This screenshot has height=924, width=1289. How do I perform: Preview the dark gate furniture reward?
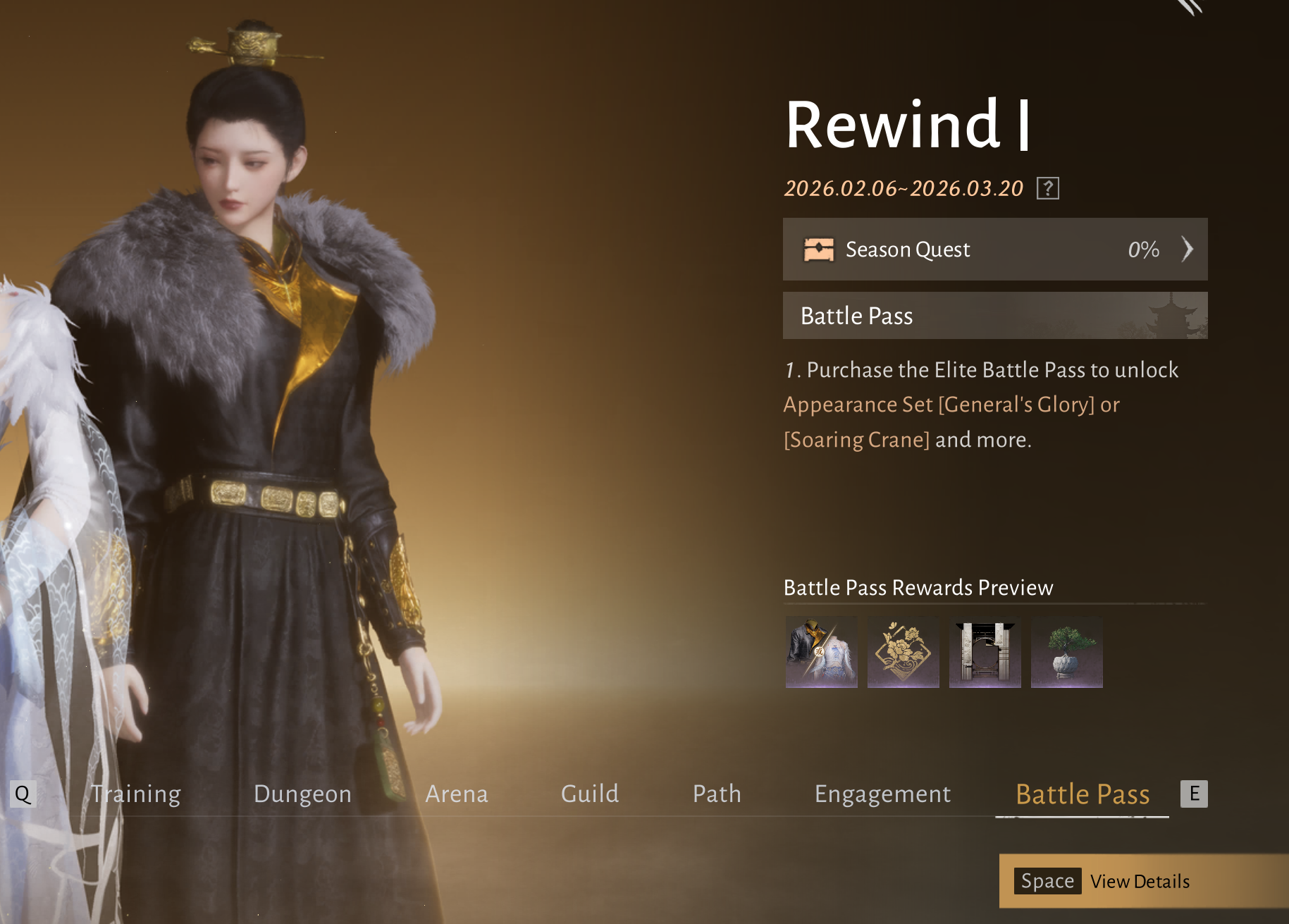[985, 652]
